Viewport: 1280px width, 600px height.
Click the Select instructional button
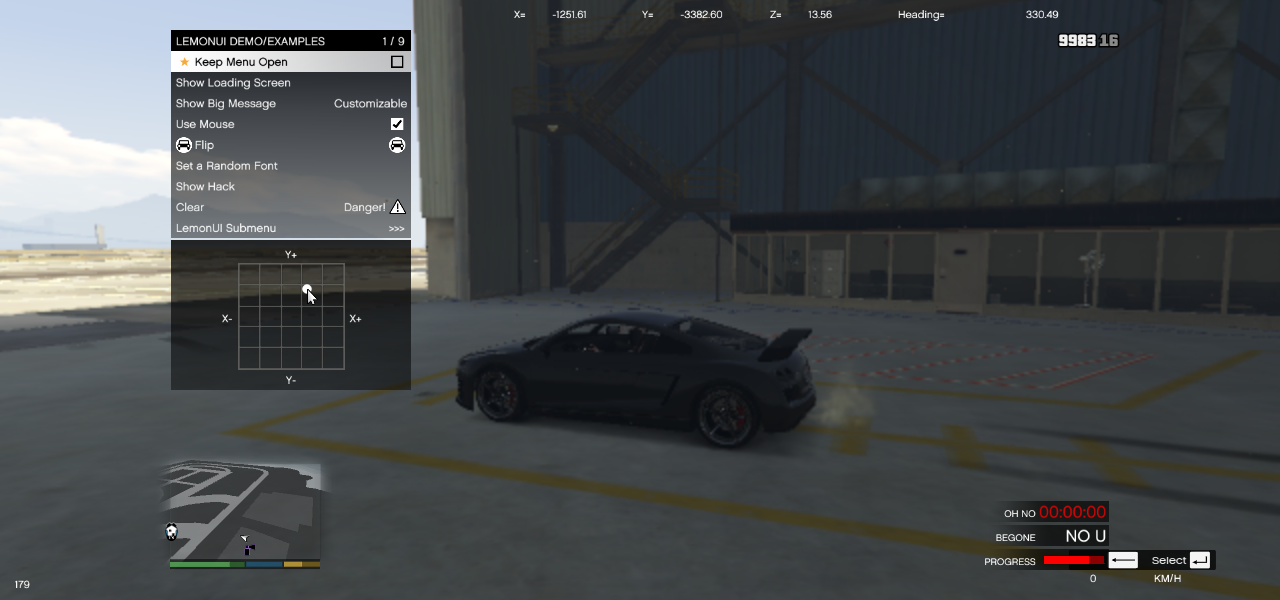point(1180,561)
